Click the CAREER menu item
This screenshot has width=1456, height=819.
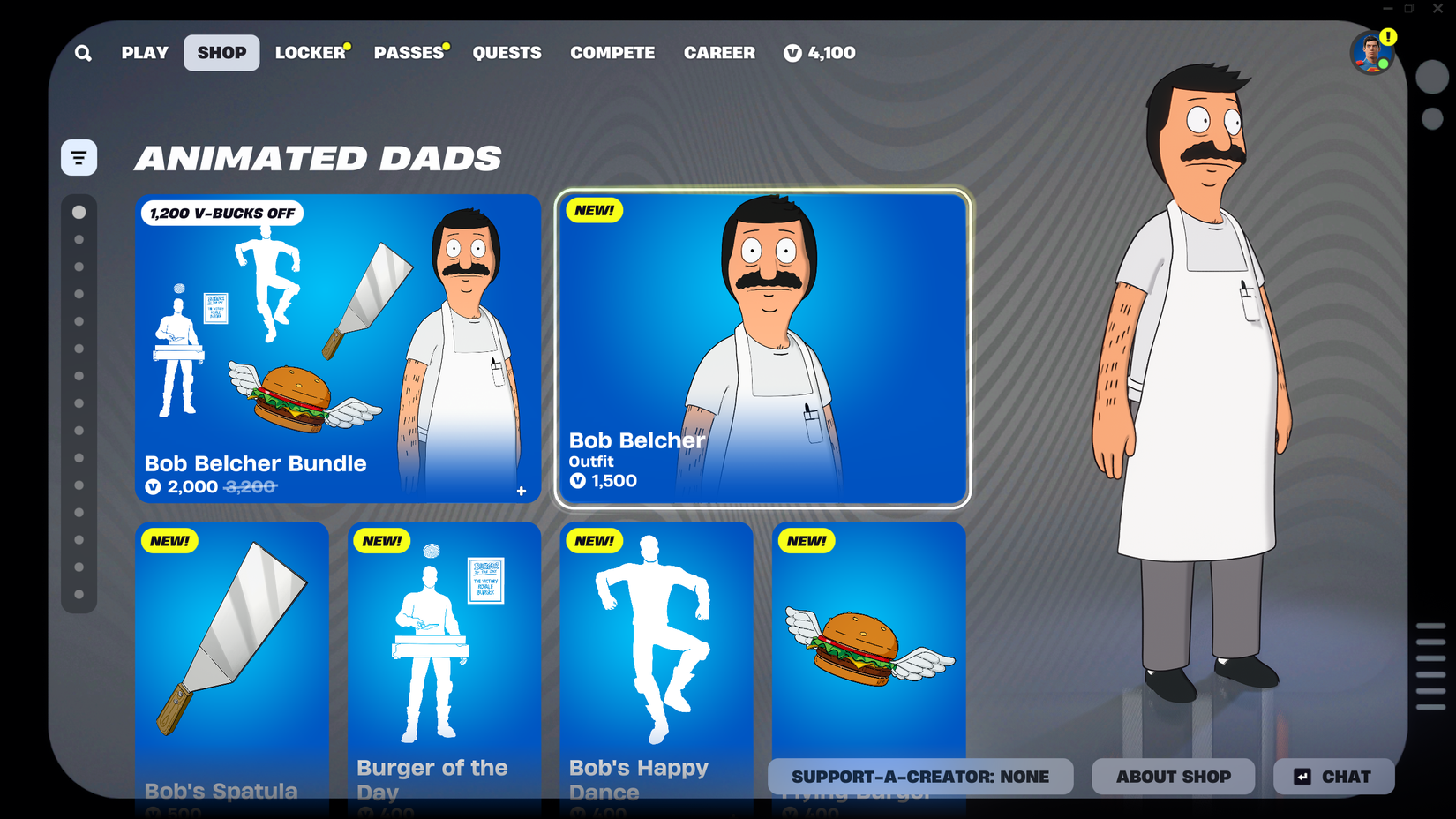[719, 53]
